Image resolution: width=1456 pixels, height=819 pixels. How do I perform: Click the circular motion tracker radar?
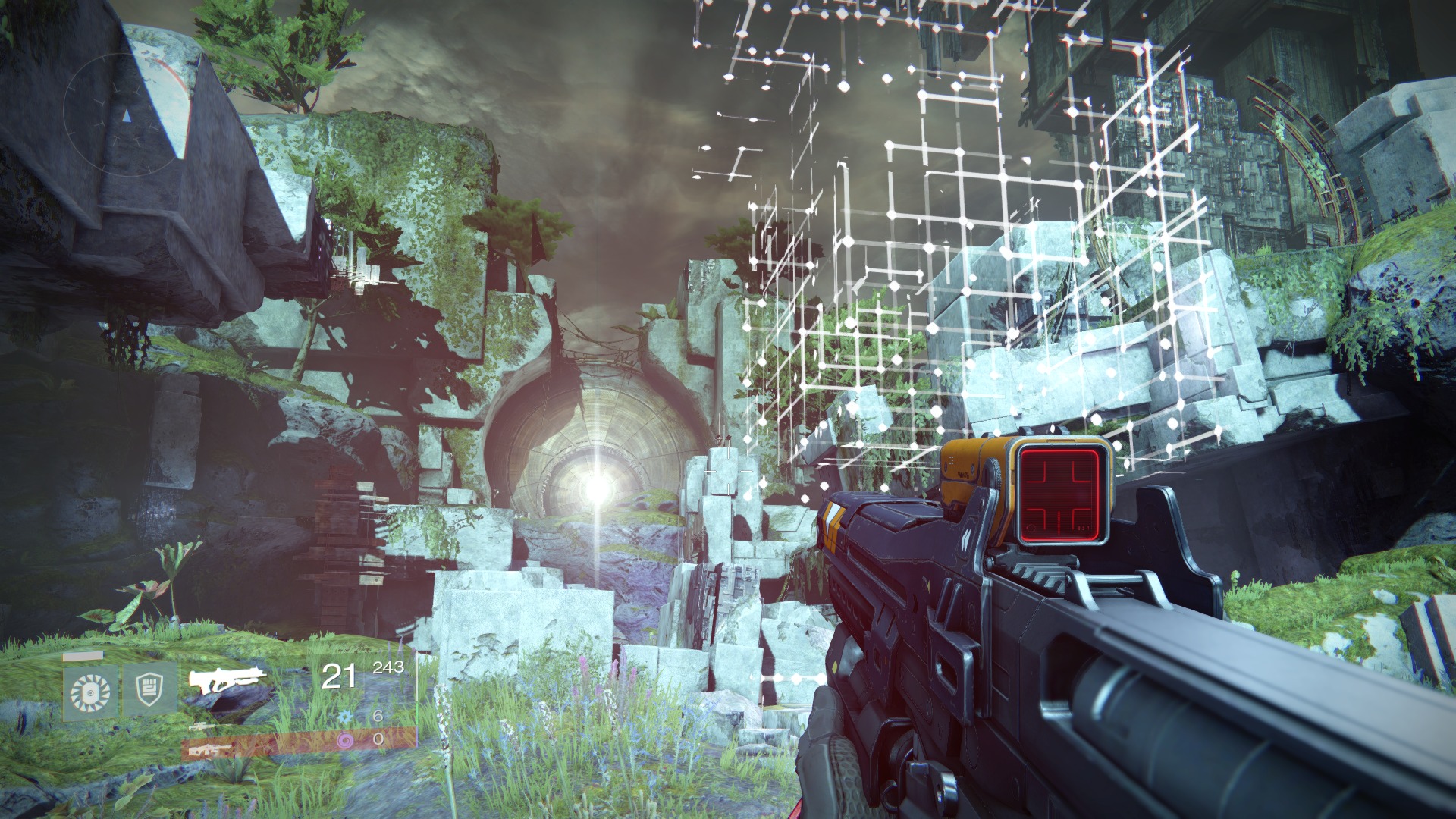(125, 114)
